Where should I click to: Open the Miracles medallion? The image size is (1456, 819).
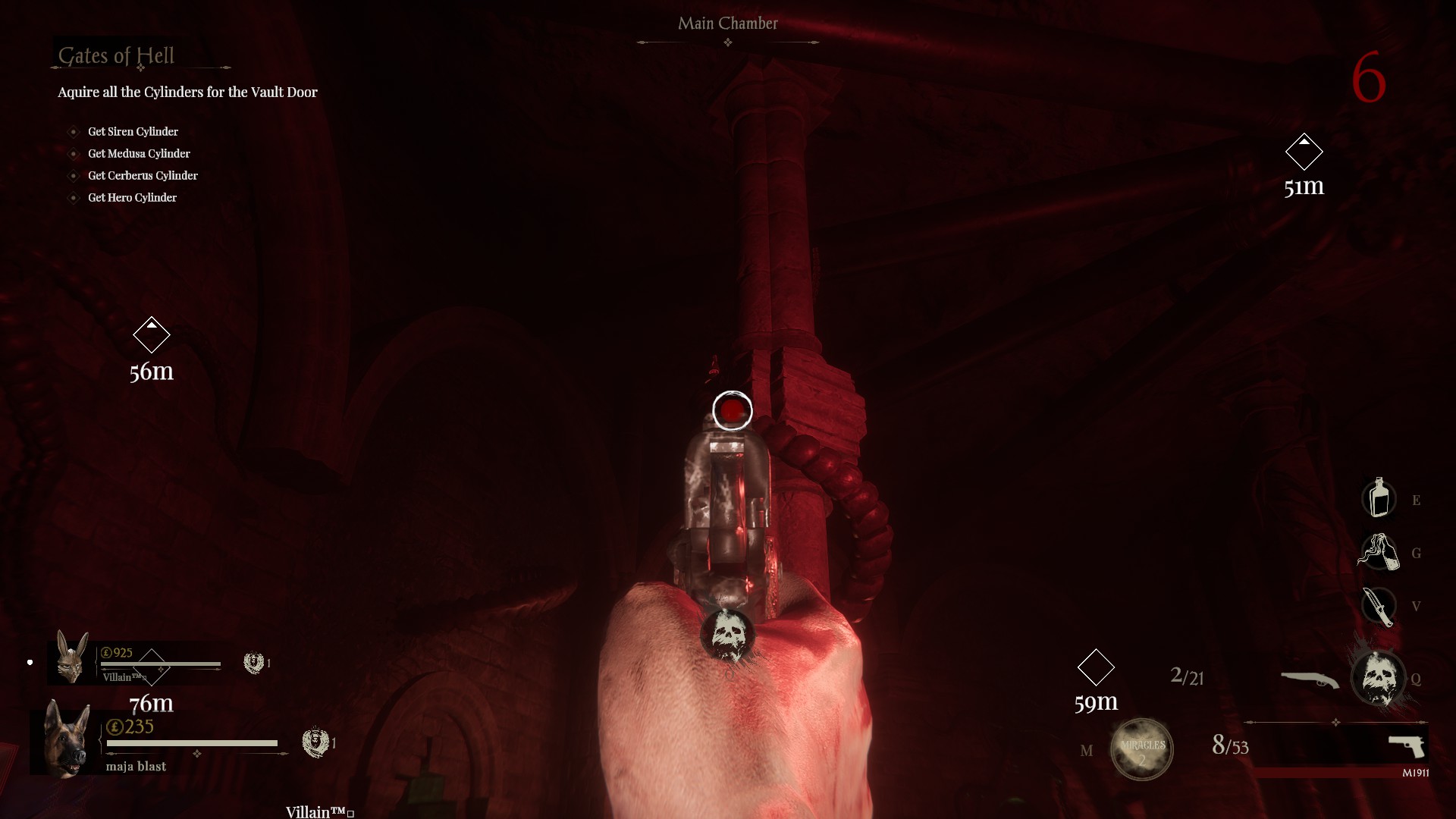click(1141, 749)
